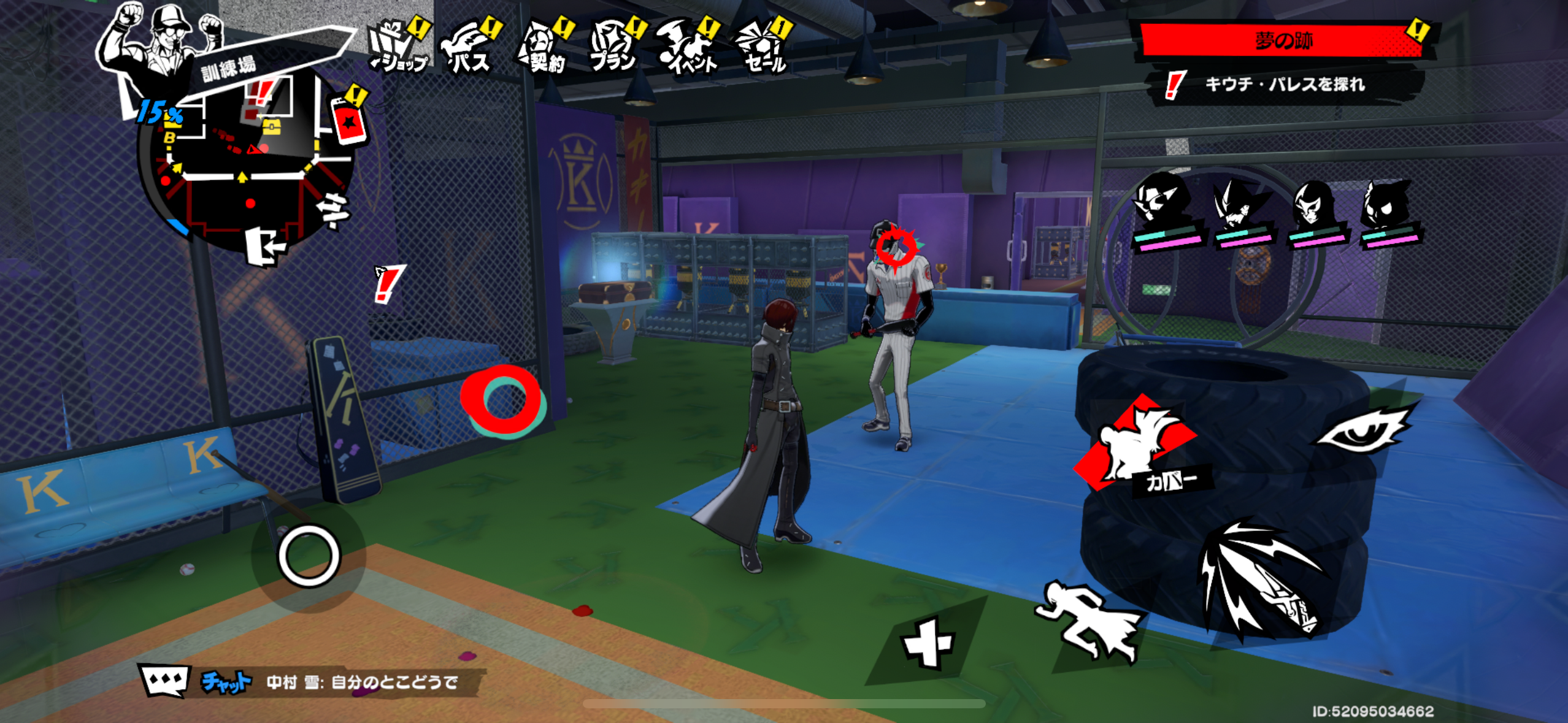Image resolution: width=1568 pixels, height=723 pixels.
Task: Open the red smartphone icon
Action: click(348, 121)
